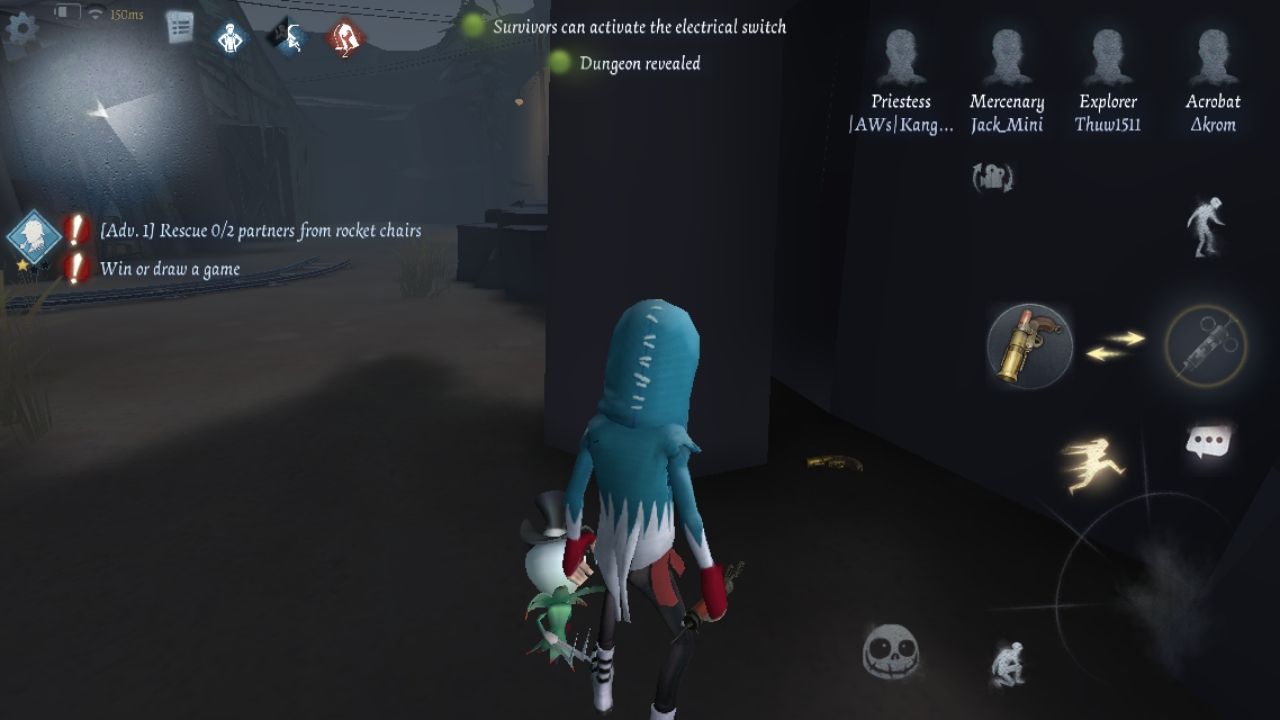Toggle the crouch figure button
This screenshot has width=1280, height=720.
1007,663
